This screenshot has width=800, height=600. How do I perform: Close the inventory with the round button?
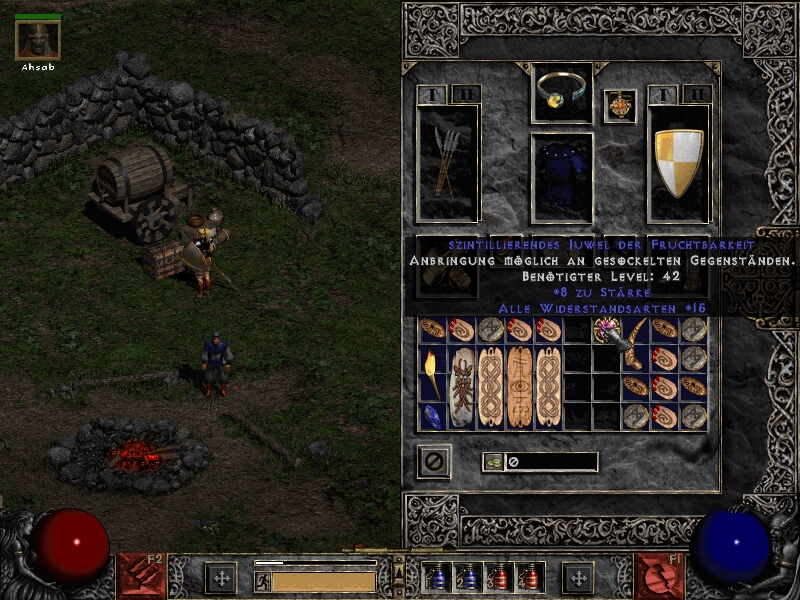pos(434,461)
